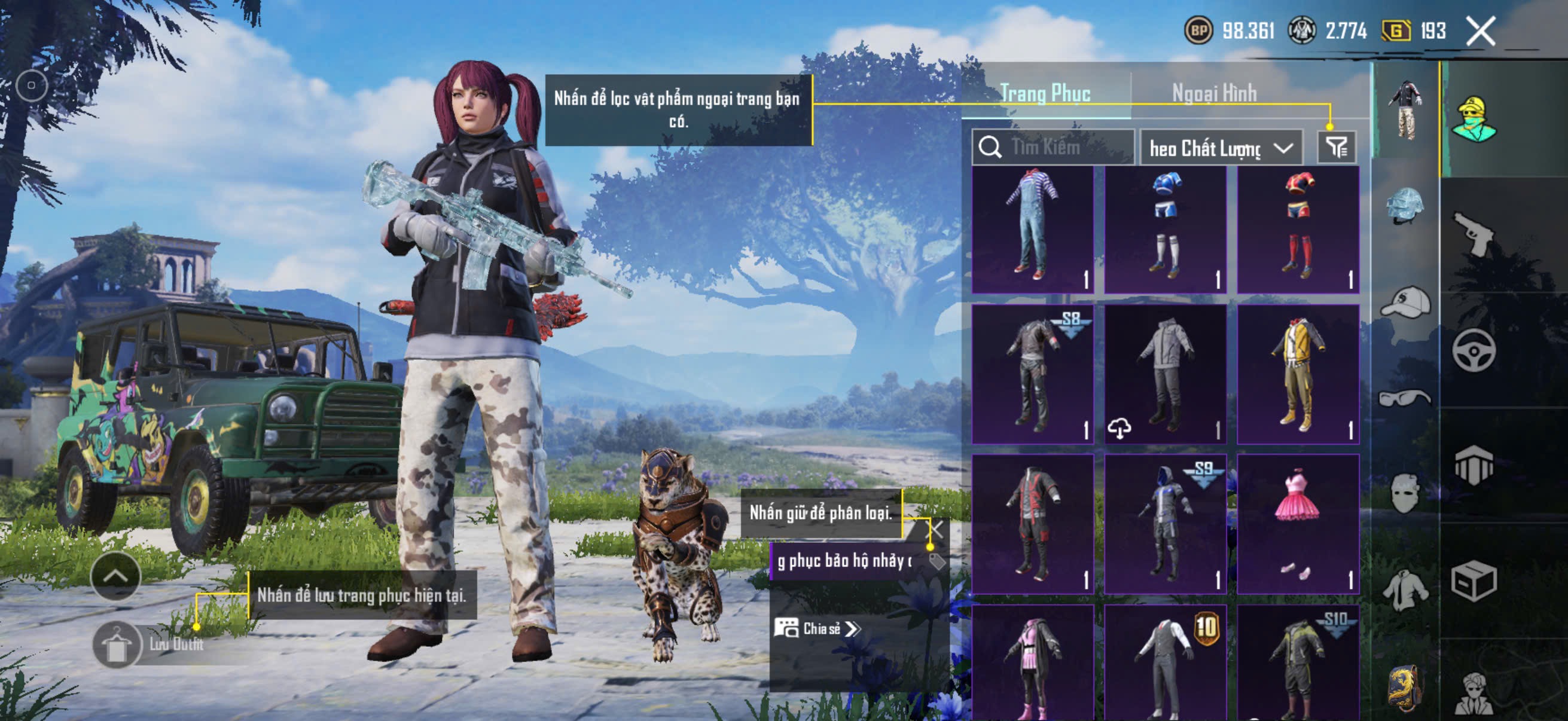Viewport: 1568px width, 721px height.
Task: Select the S8 black leather outfit
Action: (1032, 374)
